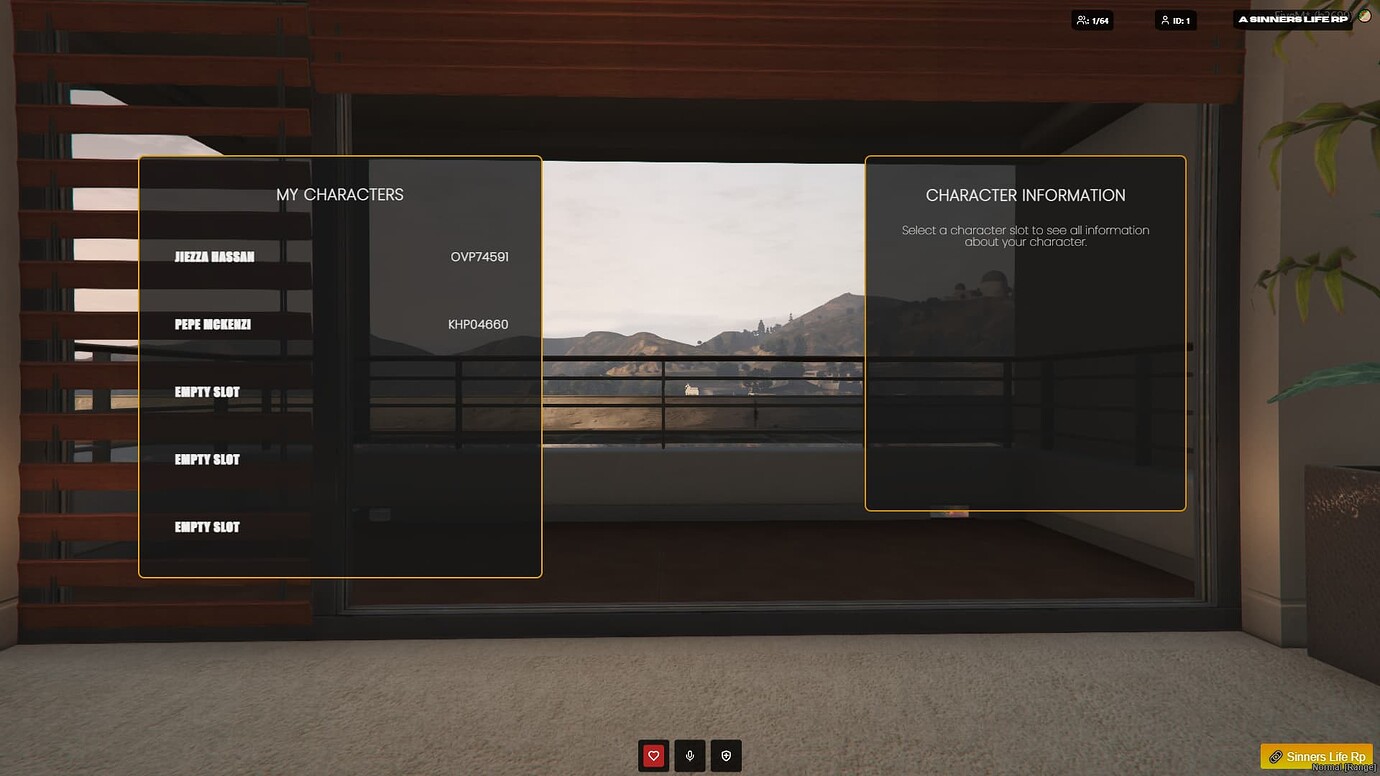Toggle armor display with the shield button

(x=726, y=755)
